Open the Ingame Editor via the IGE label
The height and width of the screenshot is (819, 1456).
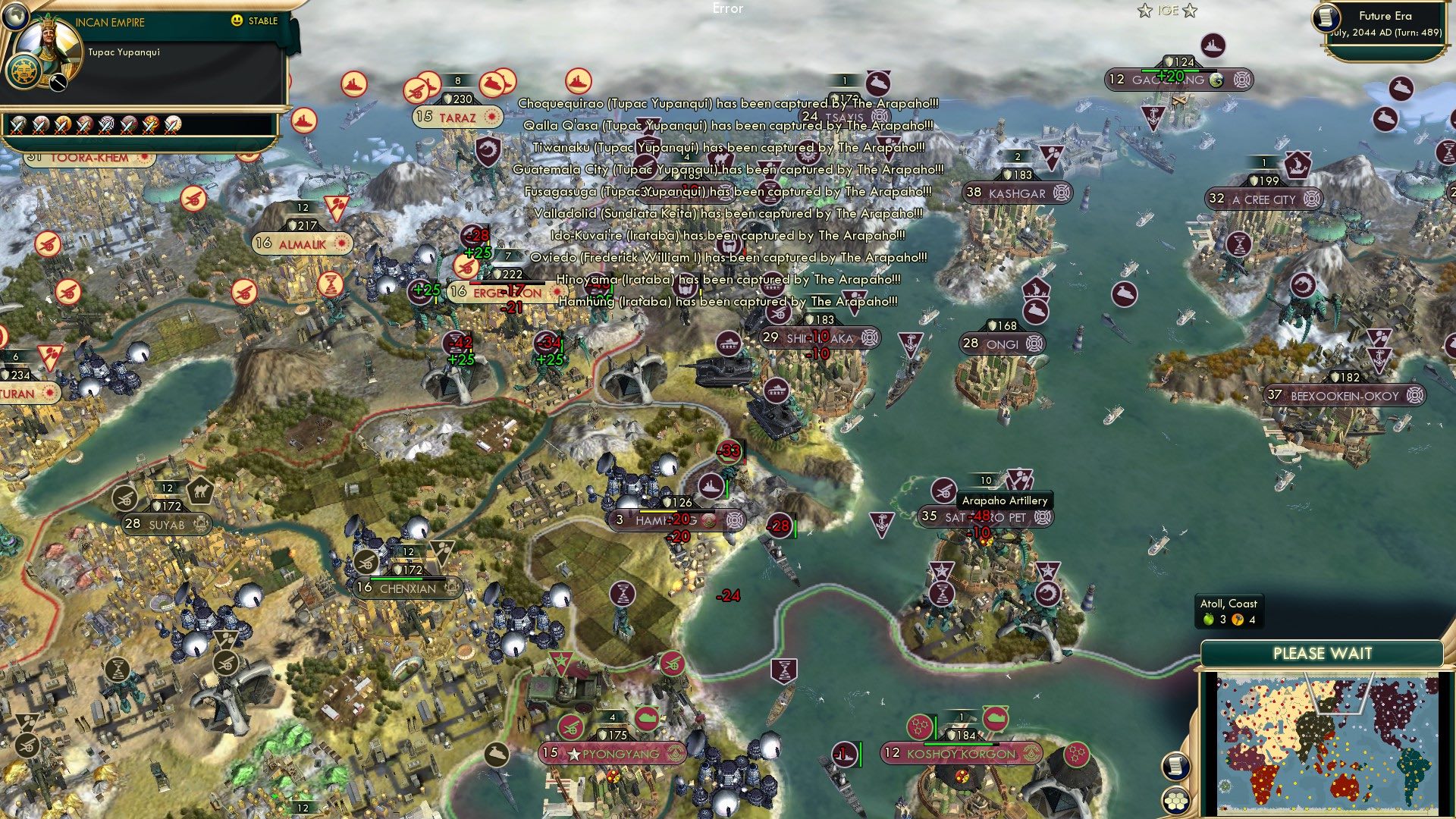1168,10
